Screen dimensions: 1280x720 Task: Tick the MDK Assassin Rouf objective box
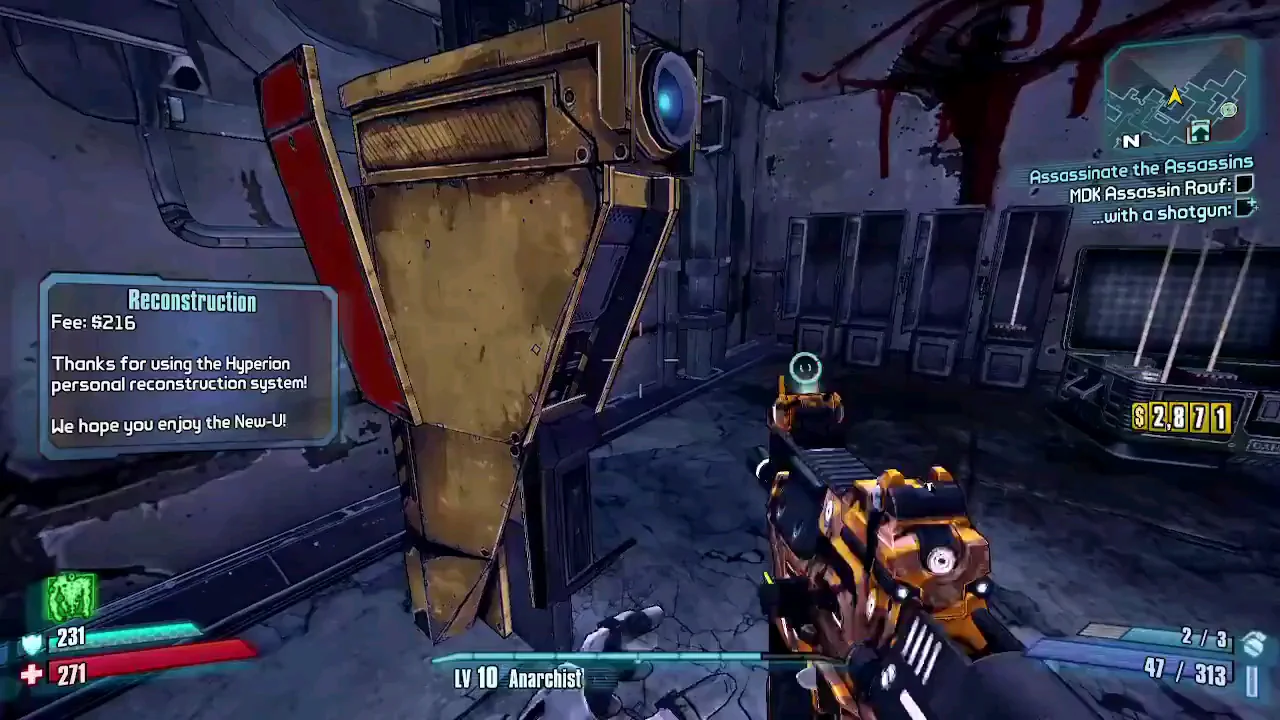tap(1244, 184)
